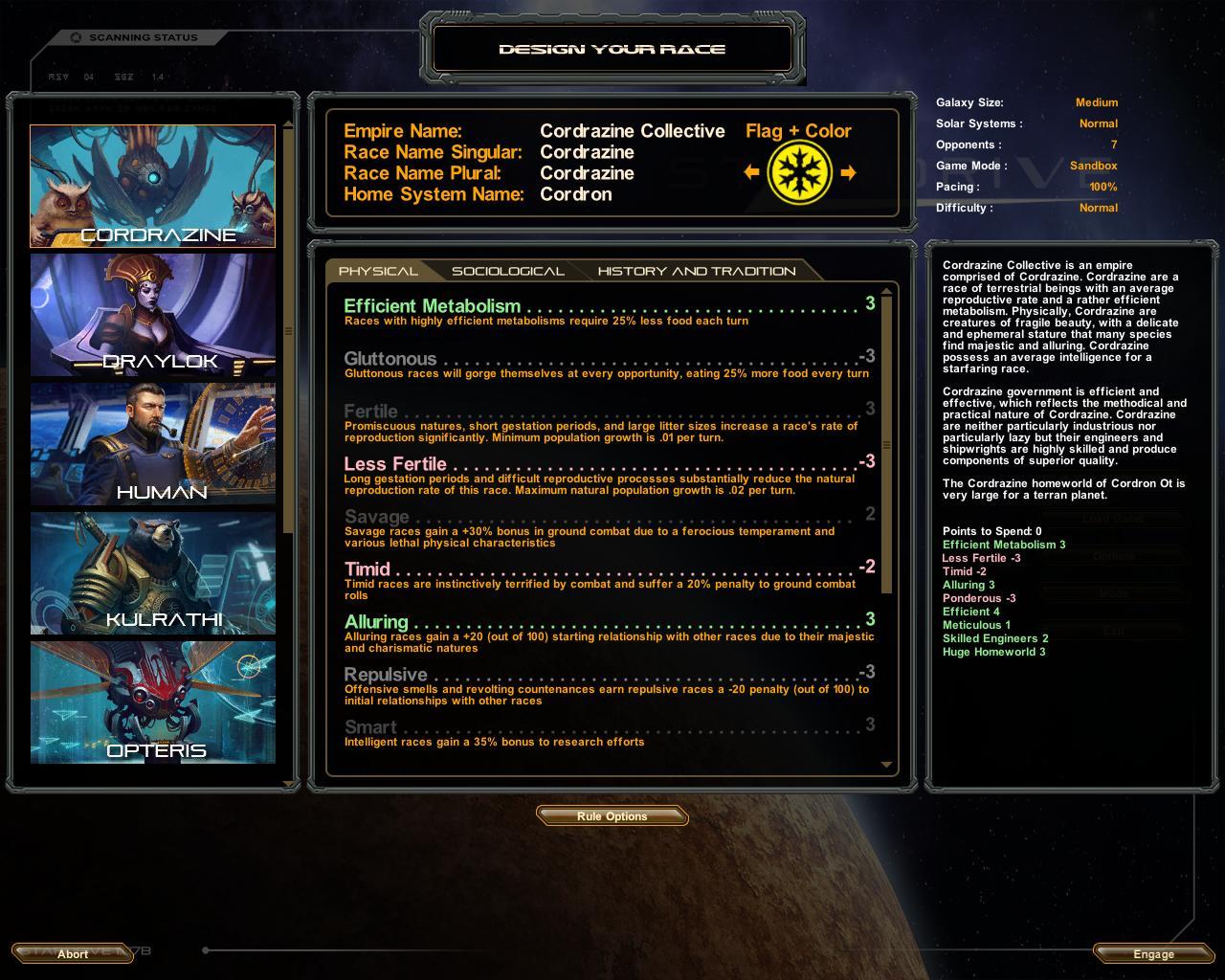Open the Rule Options
1225x980 pixels.
point(612,816)
